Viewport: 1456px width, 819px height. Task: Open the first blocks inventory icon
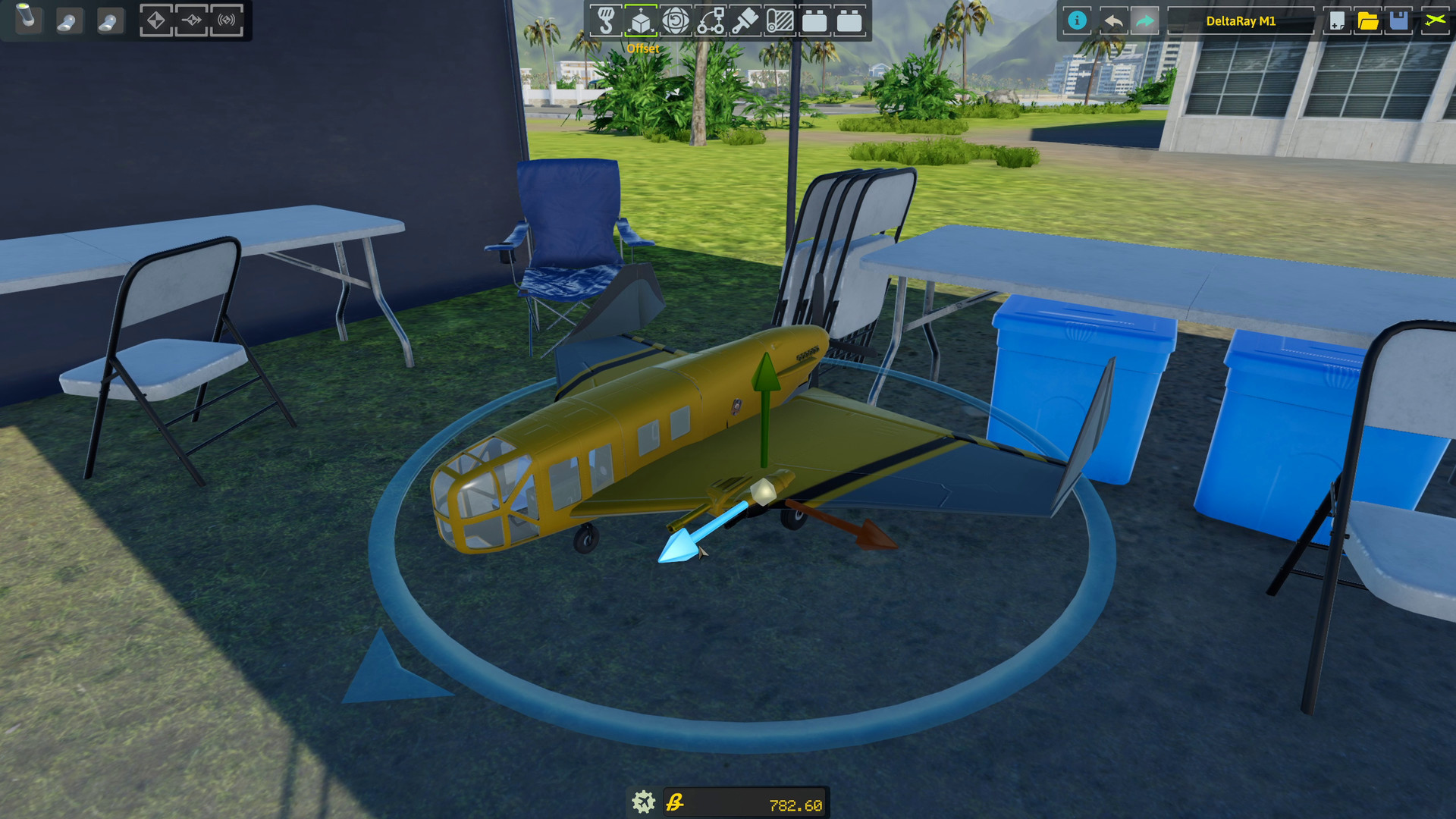pyautogui.click(x=817, y=21)
